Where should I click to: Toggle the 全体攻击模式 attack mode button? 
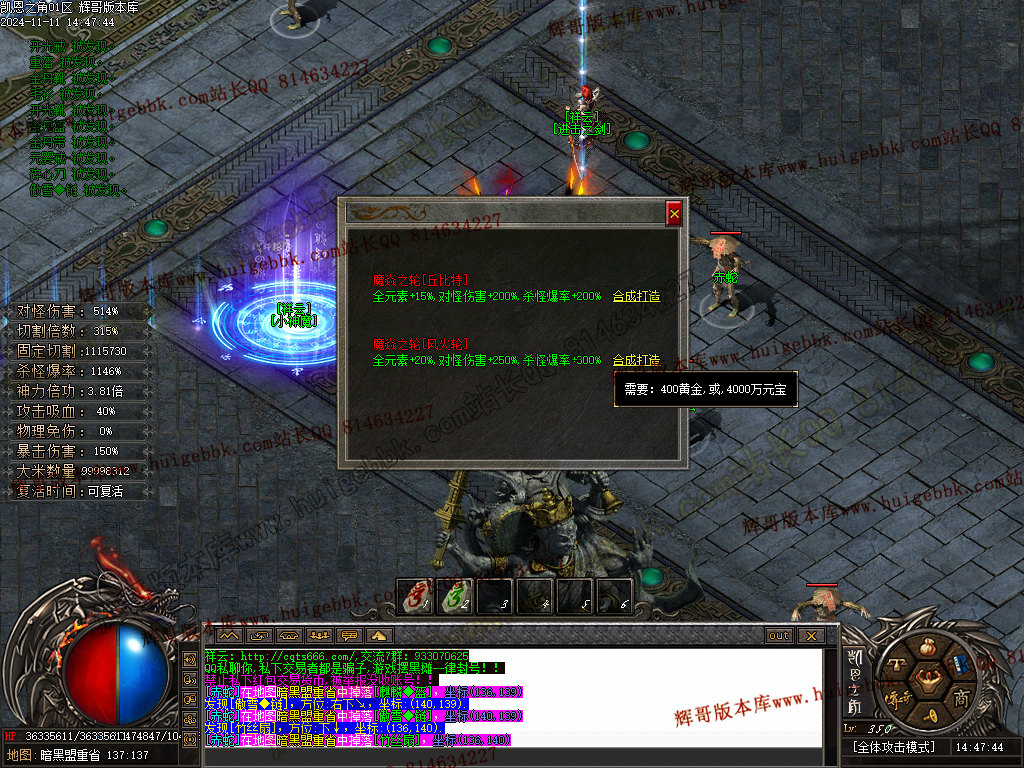(893, 747)
